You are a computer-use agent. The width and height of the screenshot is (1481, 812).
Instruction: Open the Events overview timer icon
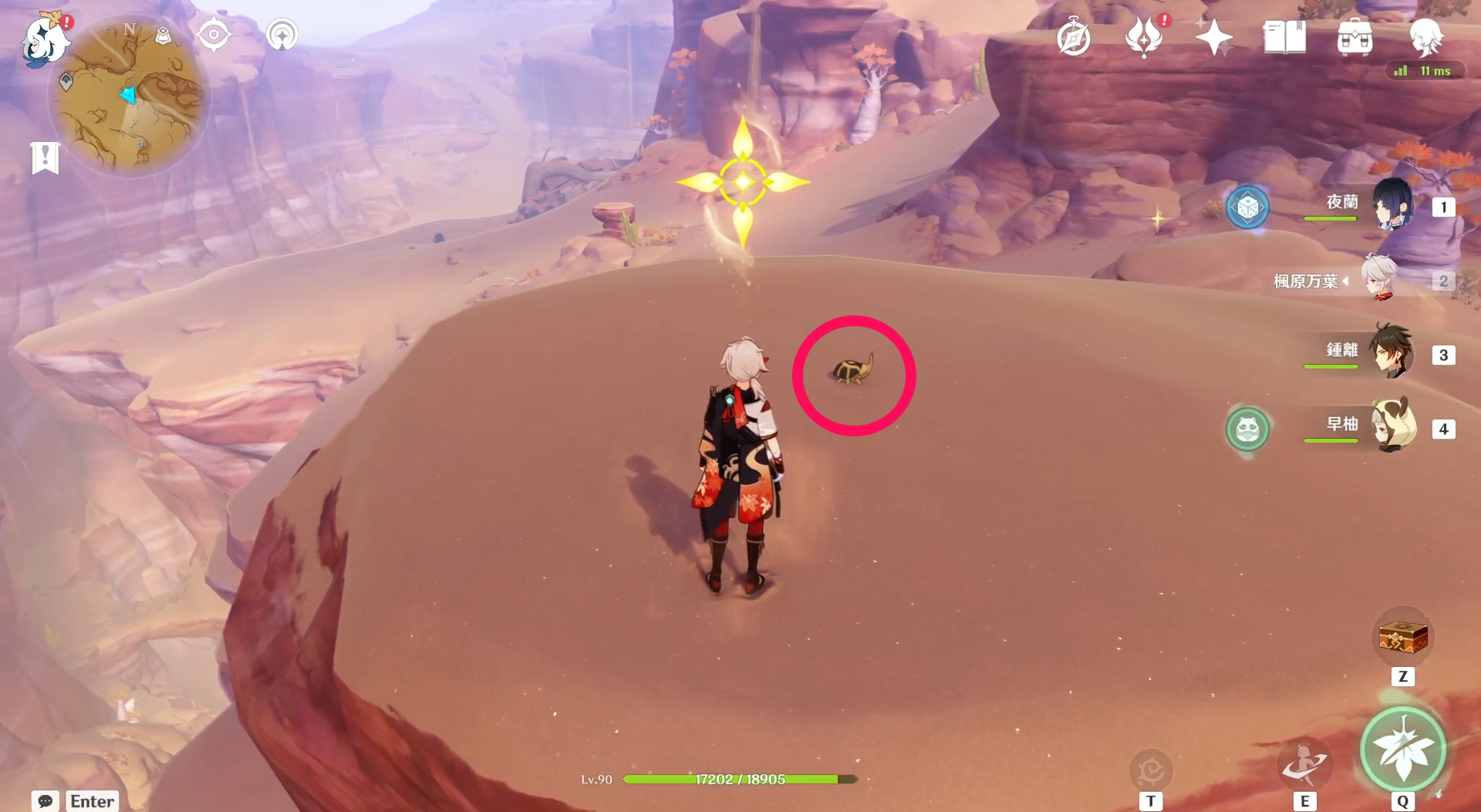tap(1072, 35)
